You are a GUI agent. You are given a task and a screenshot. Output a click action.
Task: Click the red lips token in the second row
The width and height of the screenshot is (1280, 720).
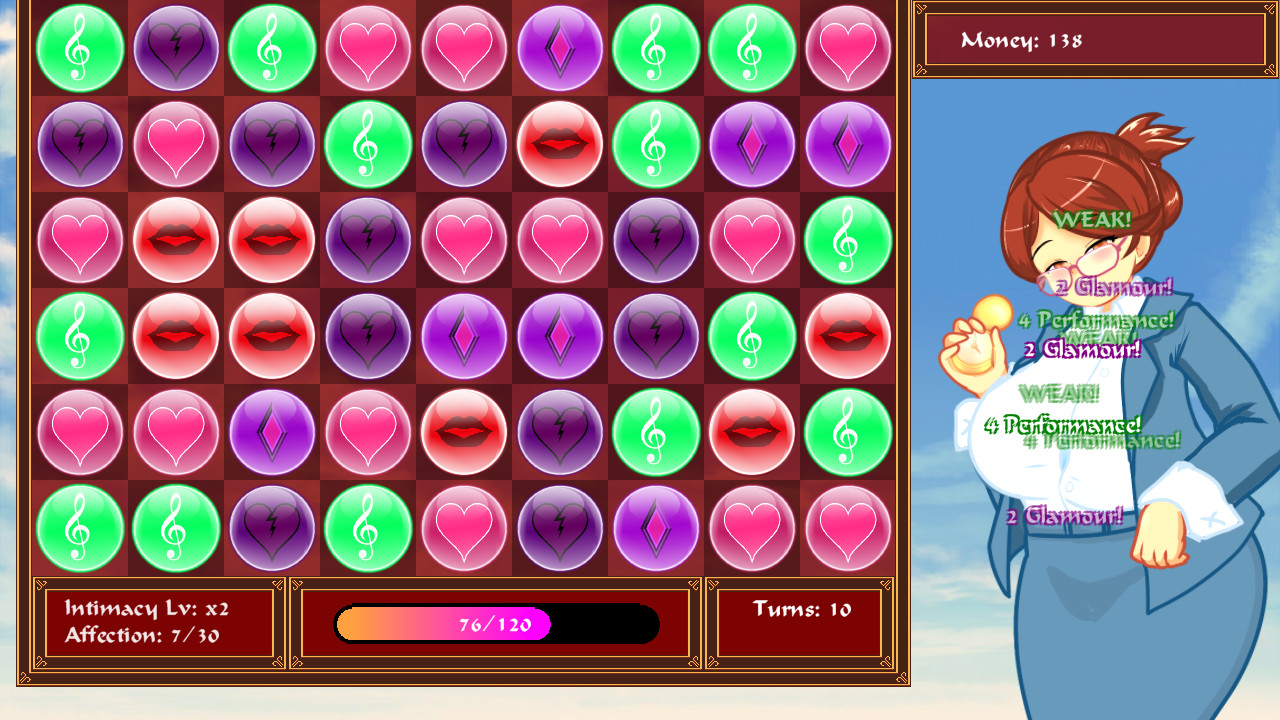pyautogui.click(x=560, y=144)
